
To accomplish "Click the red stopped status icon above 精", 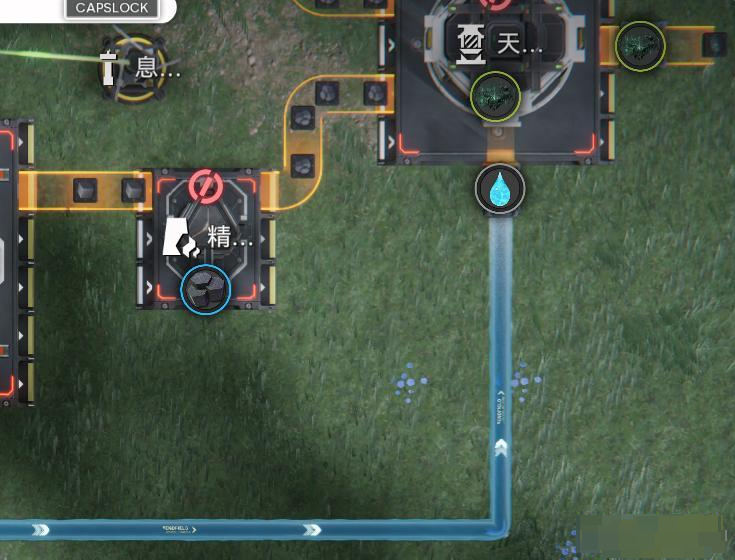I will pyautogui.click(x=205, y=187).
